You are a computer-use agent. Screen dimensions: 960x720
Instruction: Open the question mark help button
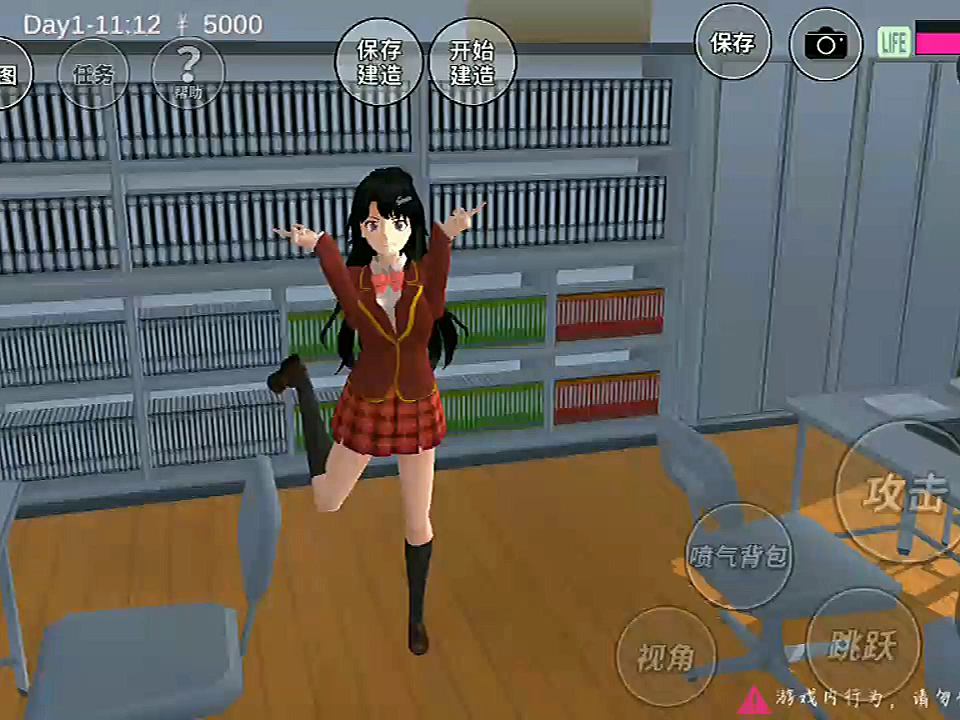[x=188, y=73]
